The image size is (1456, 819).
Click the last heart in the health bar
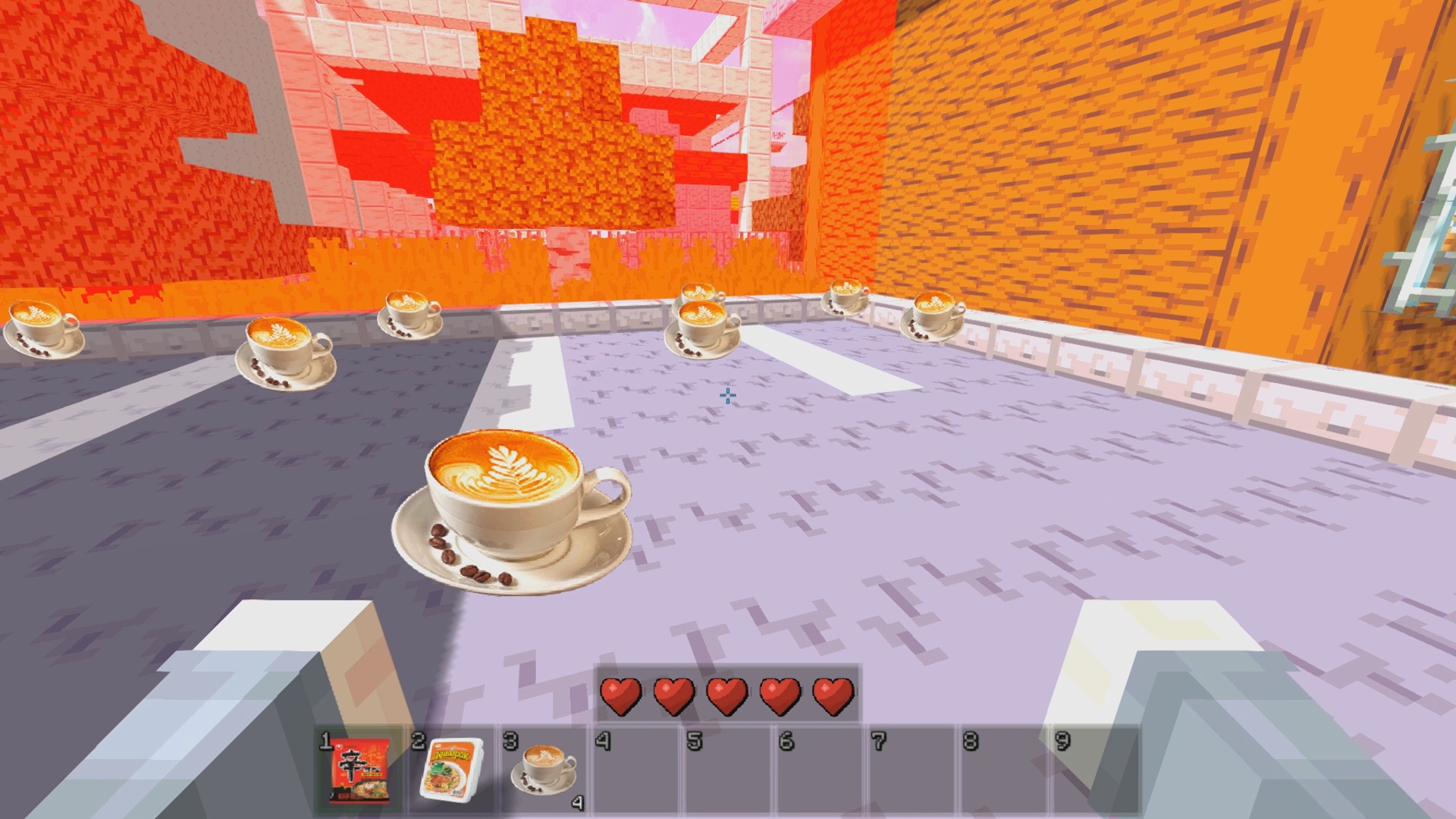click(832, 695)
